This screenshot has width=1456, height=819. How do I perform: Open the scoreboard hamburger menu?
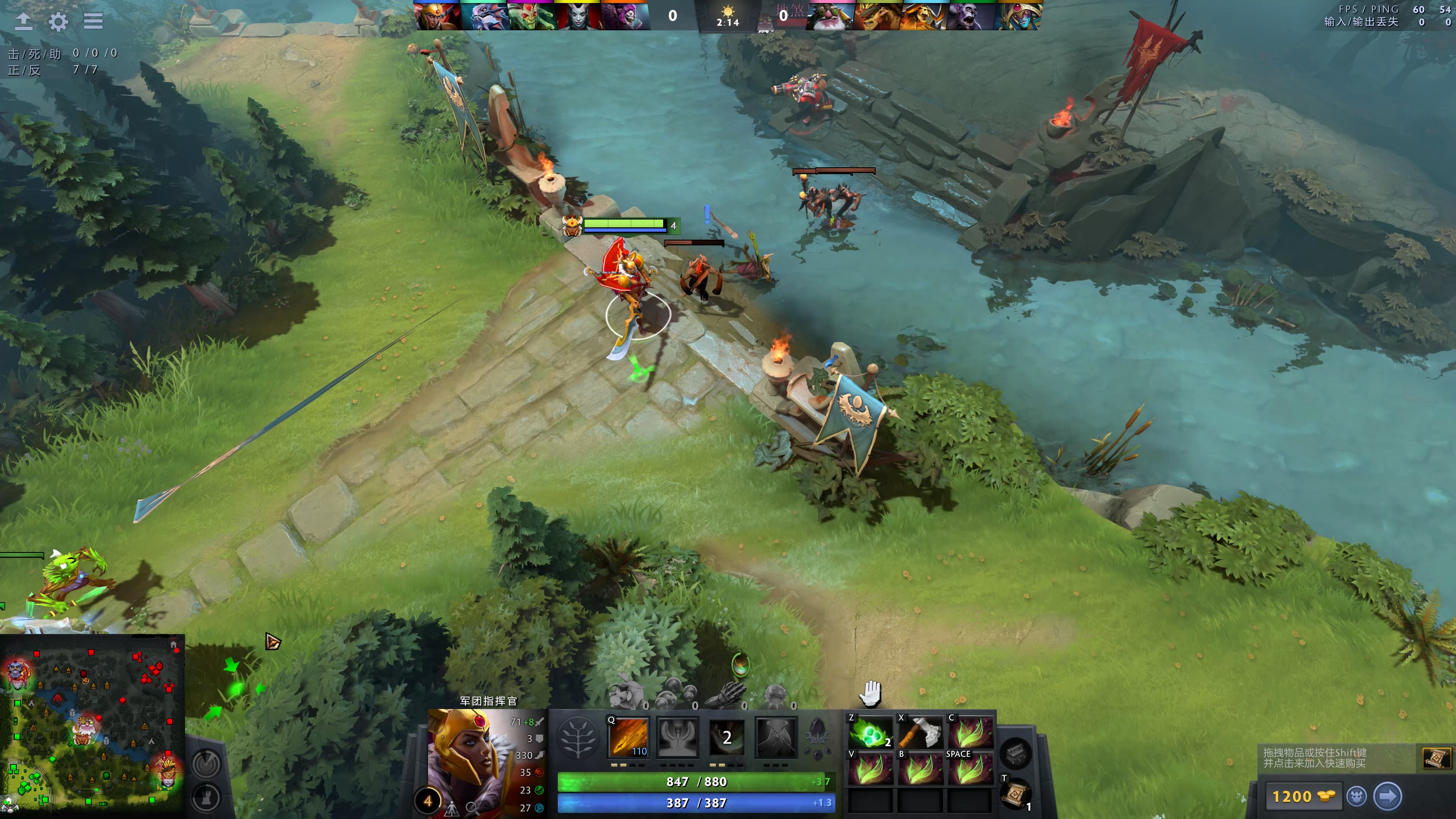coord(93,22)
